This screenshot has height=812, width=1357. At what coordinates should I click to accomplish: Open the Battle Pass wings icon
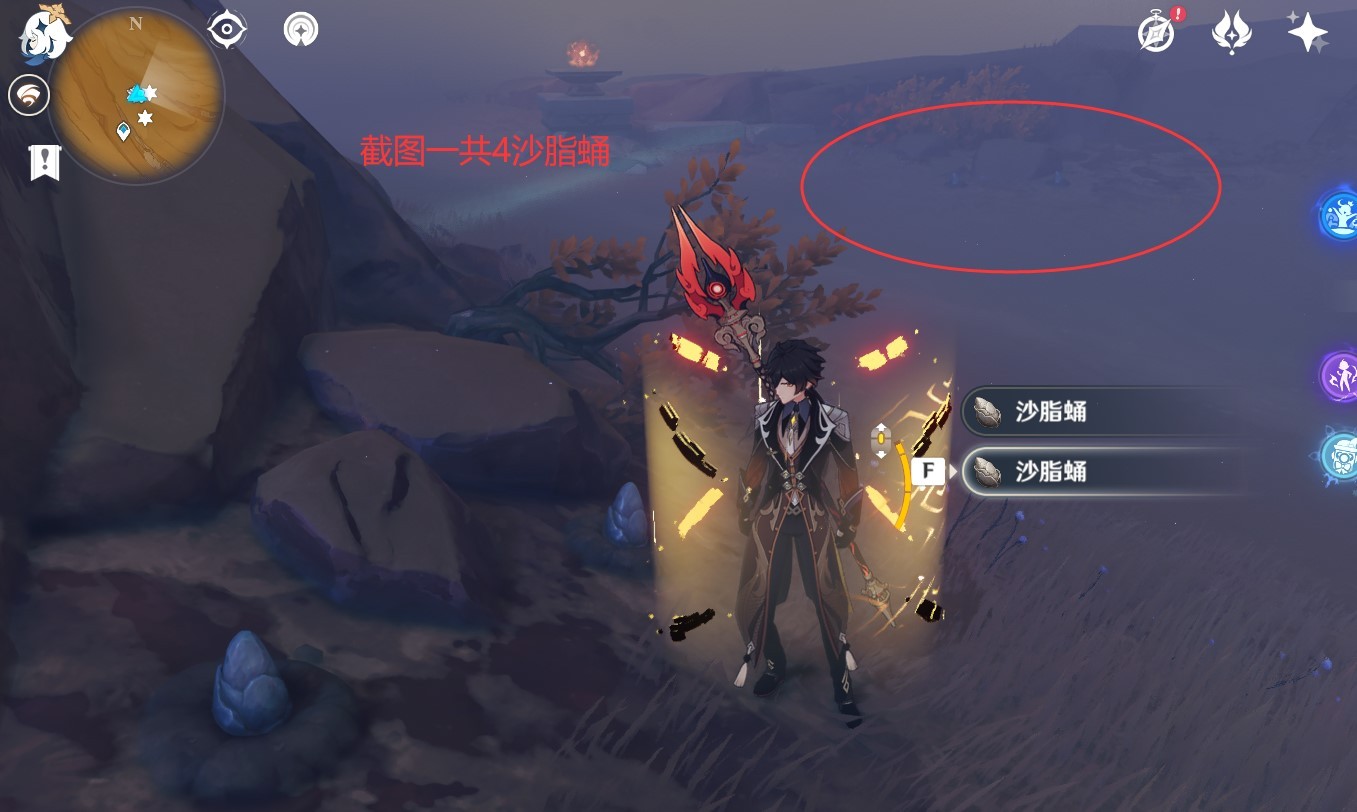[1230, 32]
